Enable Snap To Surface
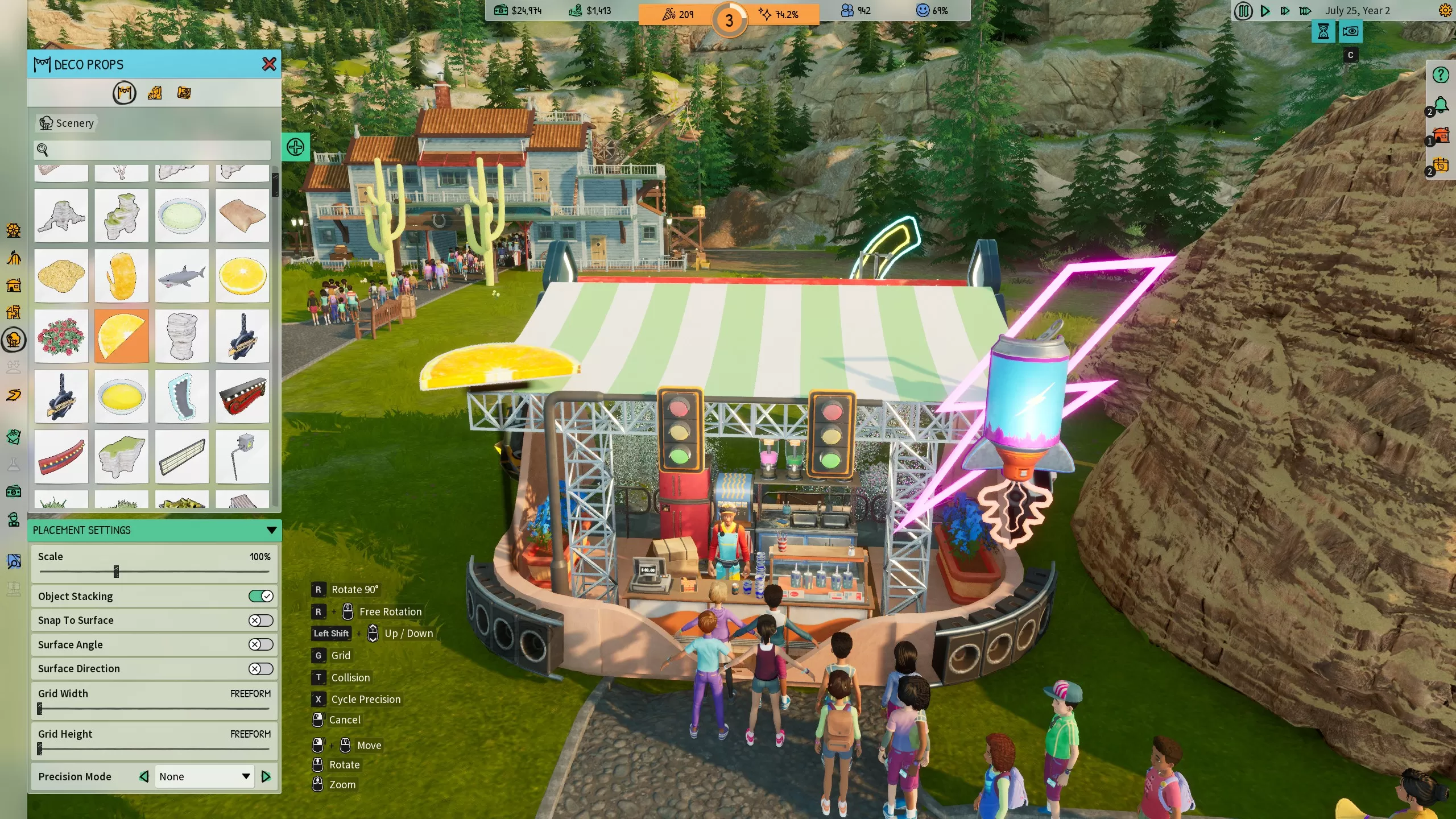Screen dimensions: 1456x819 point(260,621)
